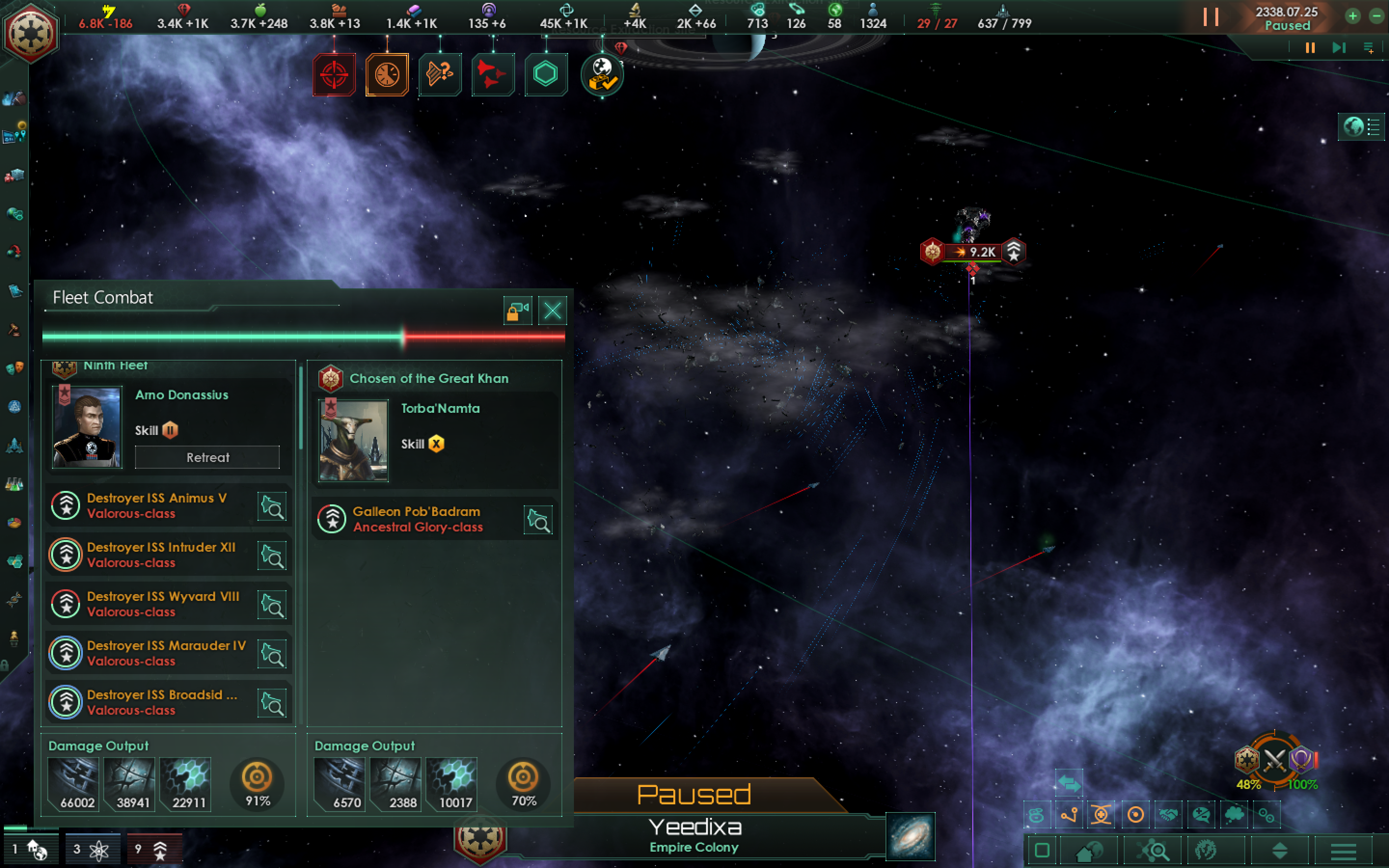Select the Edicts gavel icon in the sidebar

(14, 328)
